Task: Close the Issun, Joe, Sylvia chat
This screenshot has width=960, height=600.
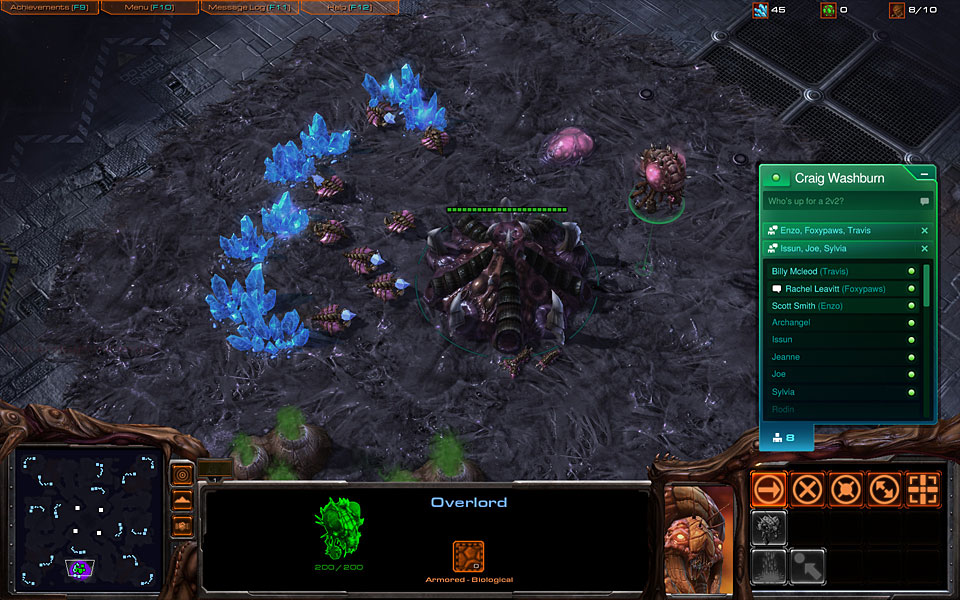Action: [x=924, y=248]
